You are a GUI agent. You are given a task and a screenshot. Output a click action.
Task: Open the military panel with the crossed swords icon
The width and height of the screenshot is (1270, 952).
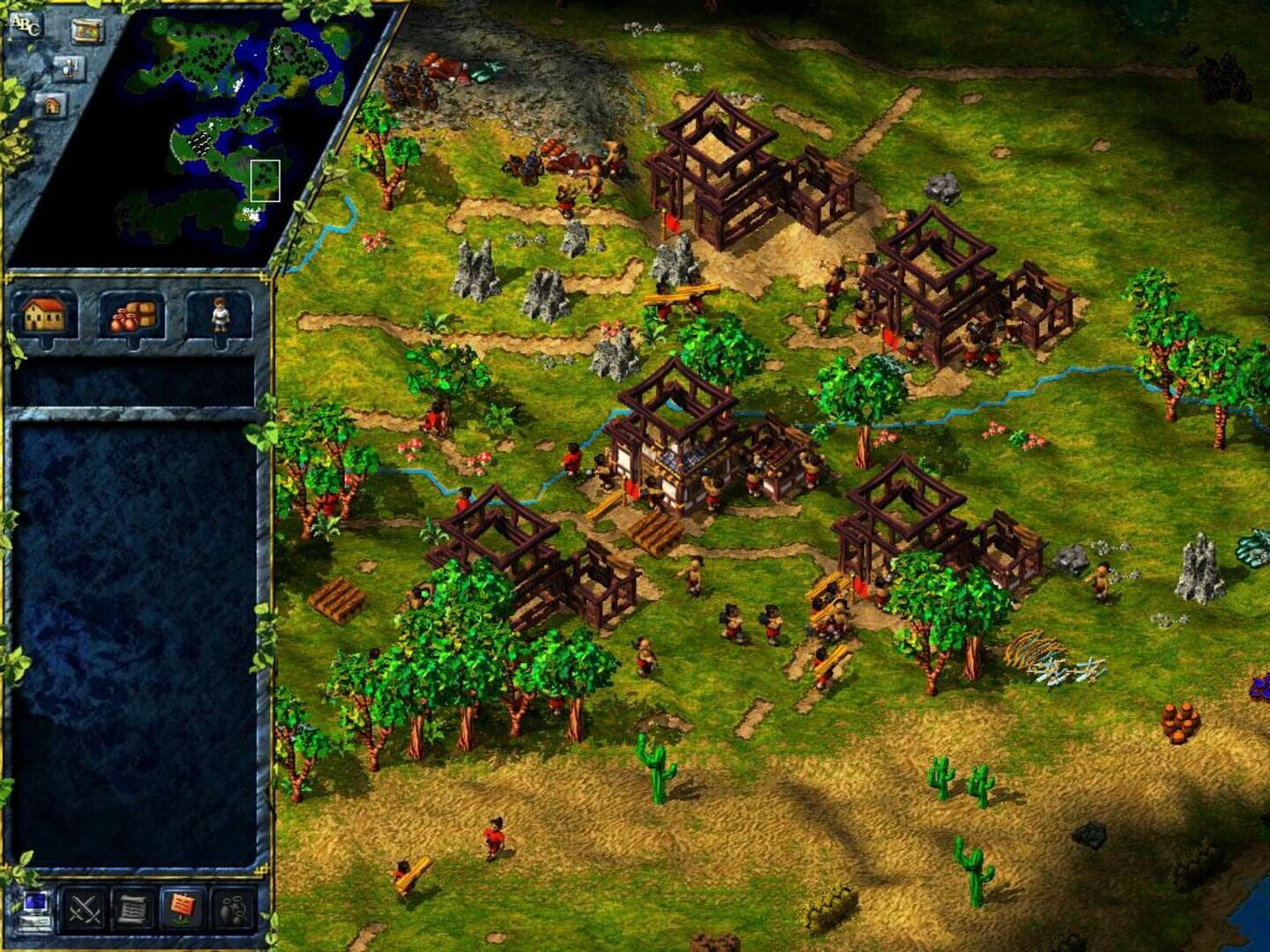85,909
